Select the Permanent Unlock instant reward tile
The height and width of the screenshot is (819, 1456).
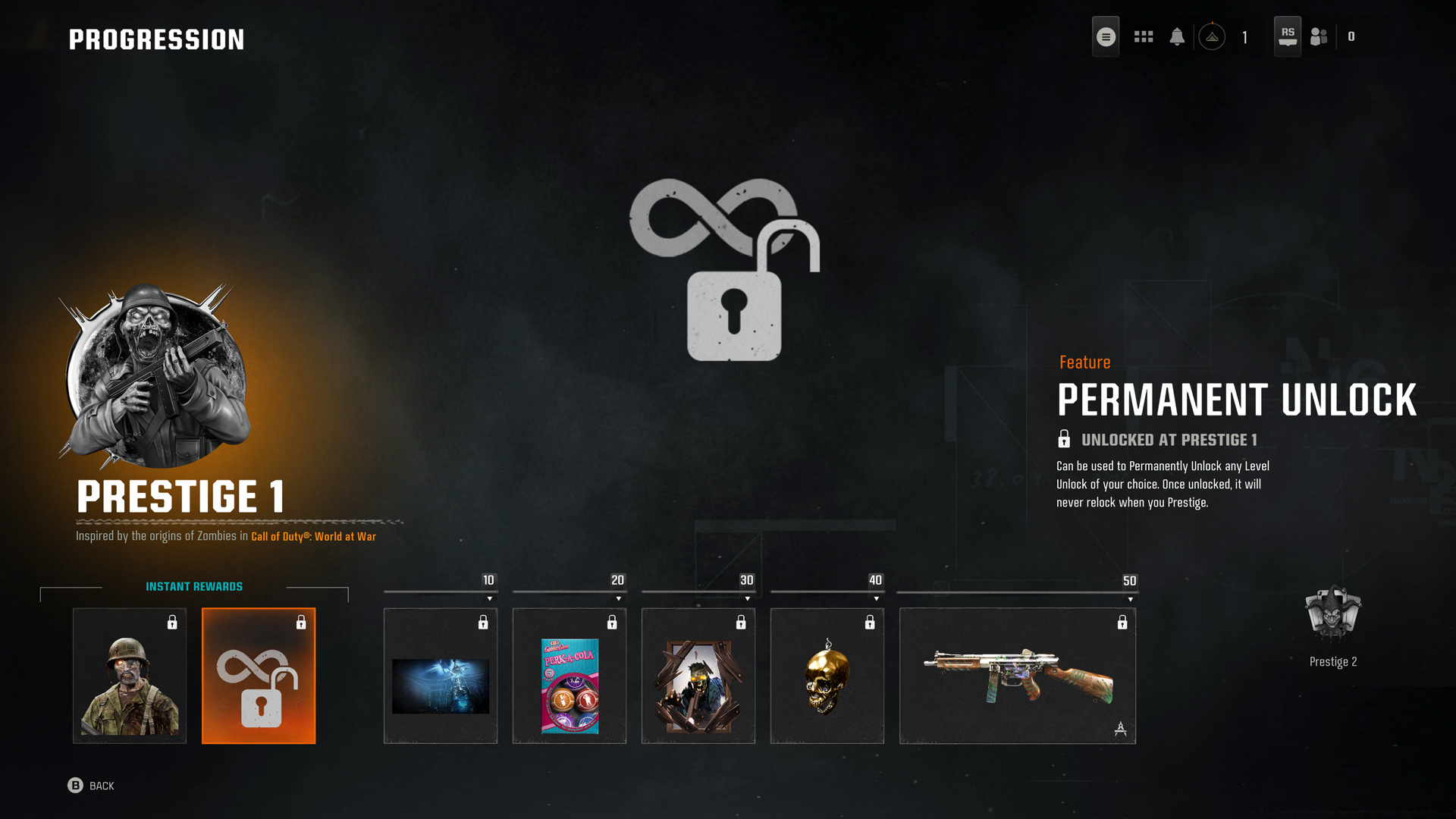pyautogui.click(x=259, y=675)
